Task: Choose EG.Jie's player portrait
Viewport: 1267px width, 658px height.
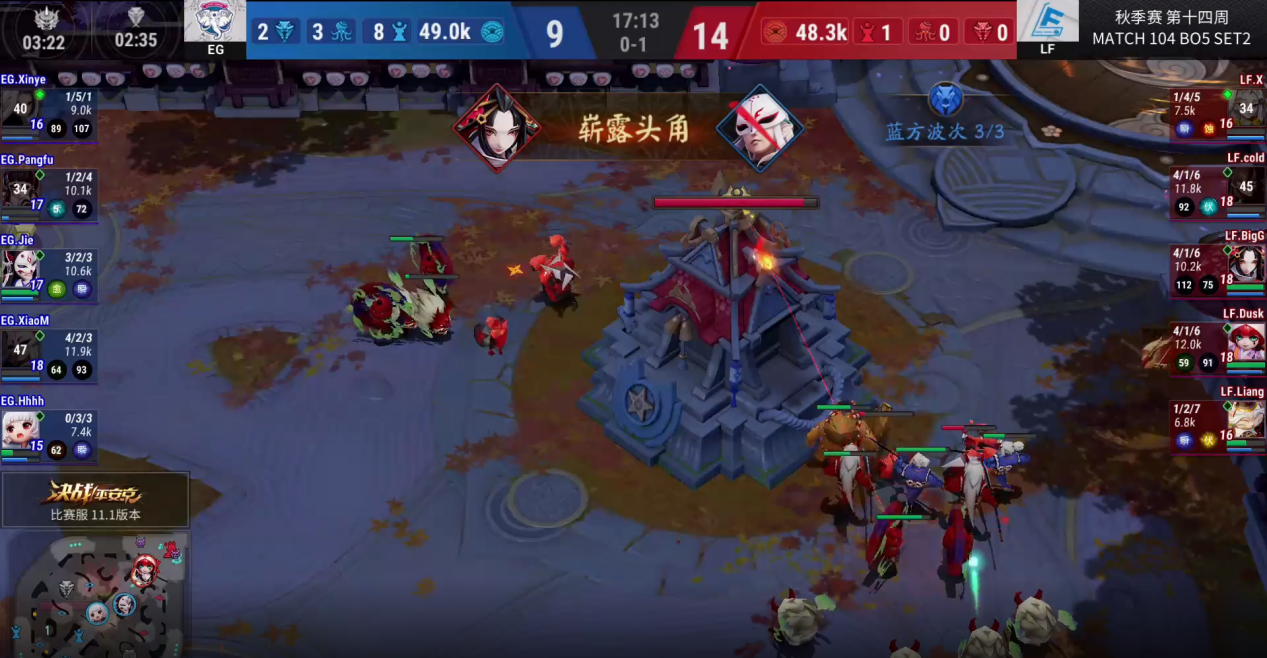Action: tap(21, 268)
